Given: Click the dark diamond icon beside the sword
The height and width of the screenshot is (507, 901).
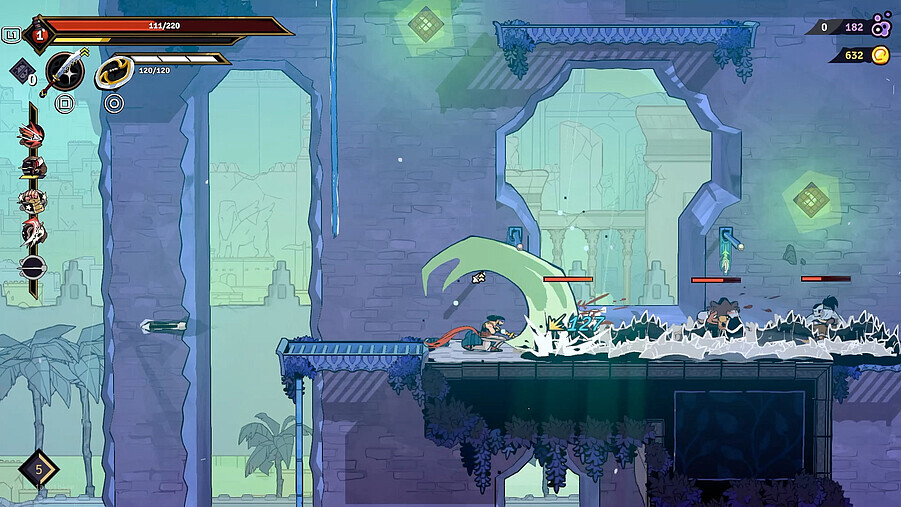Looking at the screenshot, I should click(22, 70).
